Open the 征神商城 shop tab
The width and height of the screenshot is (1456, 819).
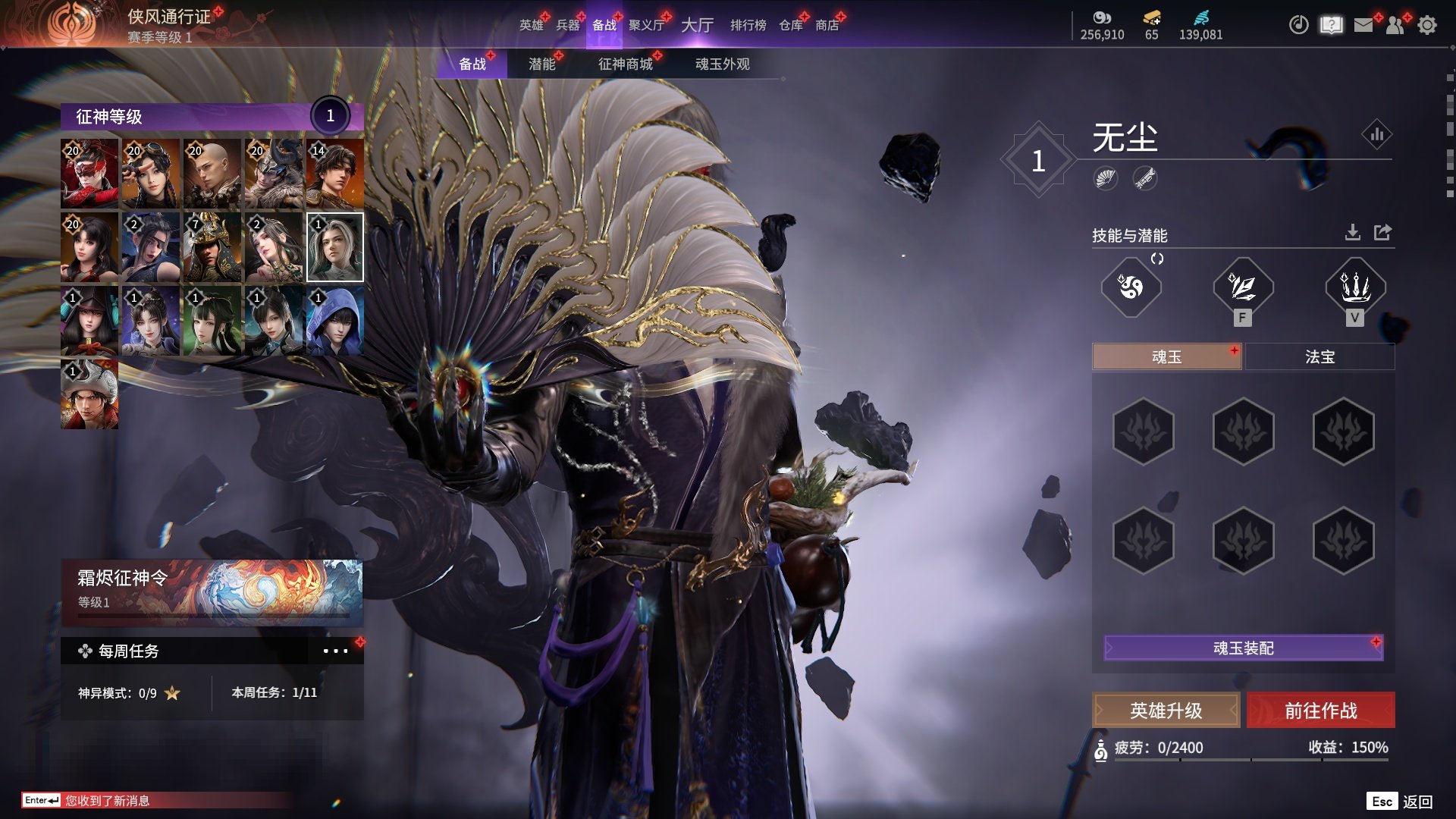click(625, 64)
